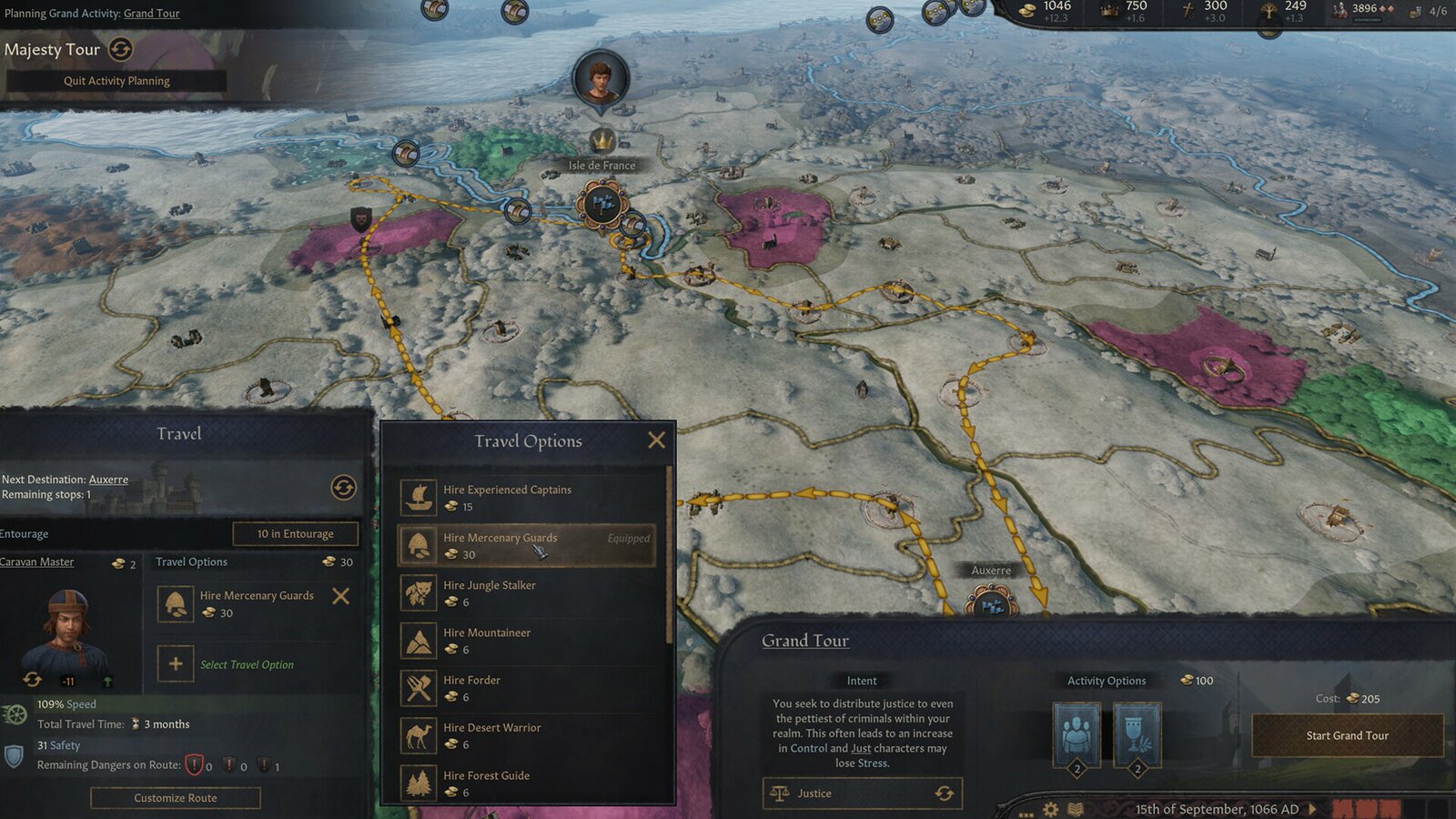Screen dimensions: 1456x819
Task: Select the Justice intent scales icon
Action: (x=781, y=793)
